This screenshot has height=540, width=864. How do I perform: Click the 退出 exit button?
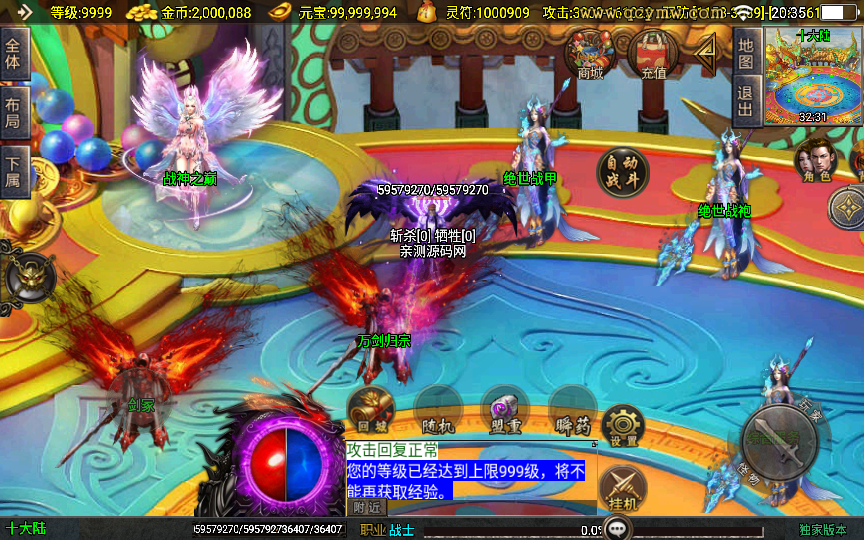coord(745,101)
